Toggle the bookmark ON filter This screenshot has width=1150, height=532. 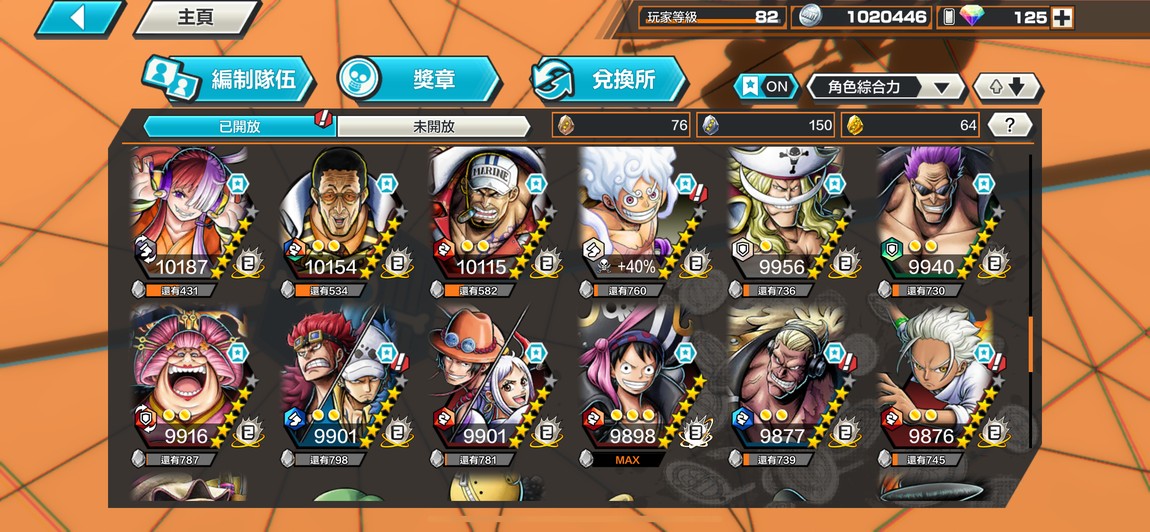click(765, 87)
